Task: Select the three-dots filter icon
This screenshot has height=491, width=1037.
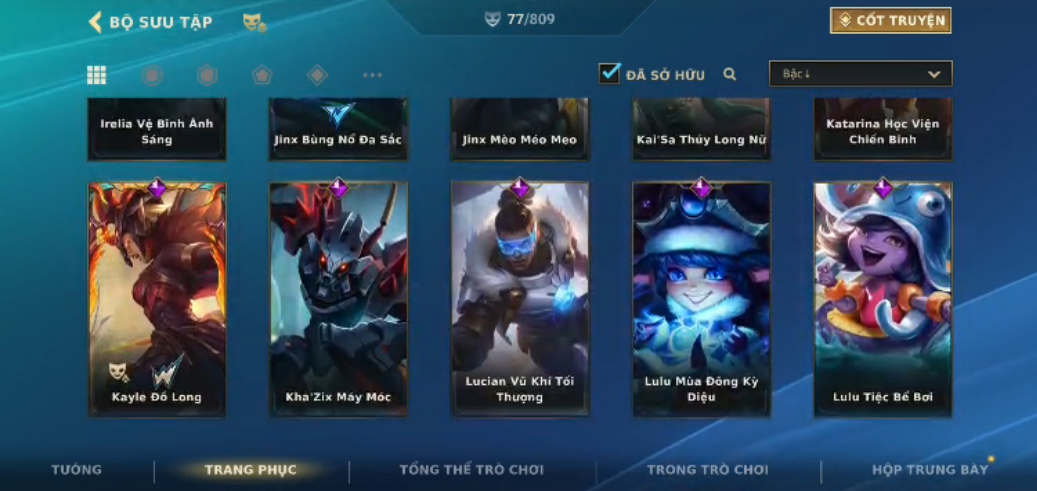Action: coord(372,75)
